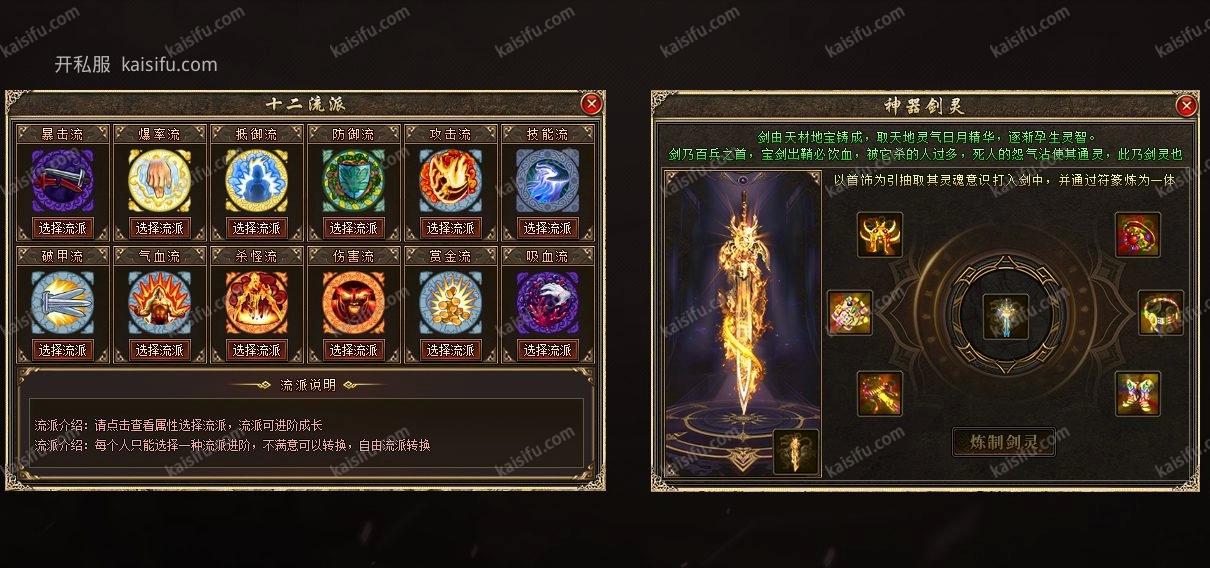Click the 吸血流 grasping hand icon
The image size is (1210, 568).
[548, 302]
